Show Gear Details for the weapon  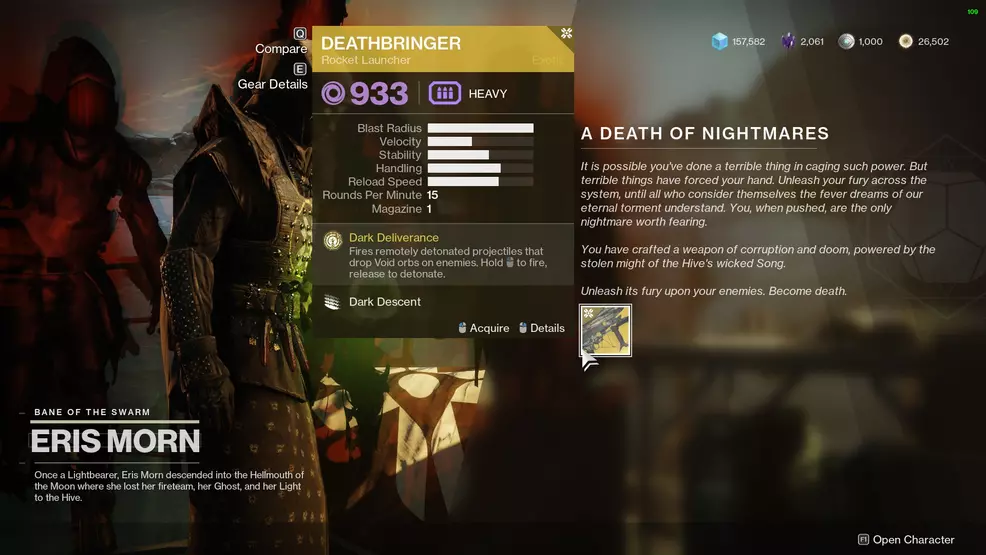tap(273, 84)
